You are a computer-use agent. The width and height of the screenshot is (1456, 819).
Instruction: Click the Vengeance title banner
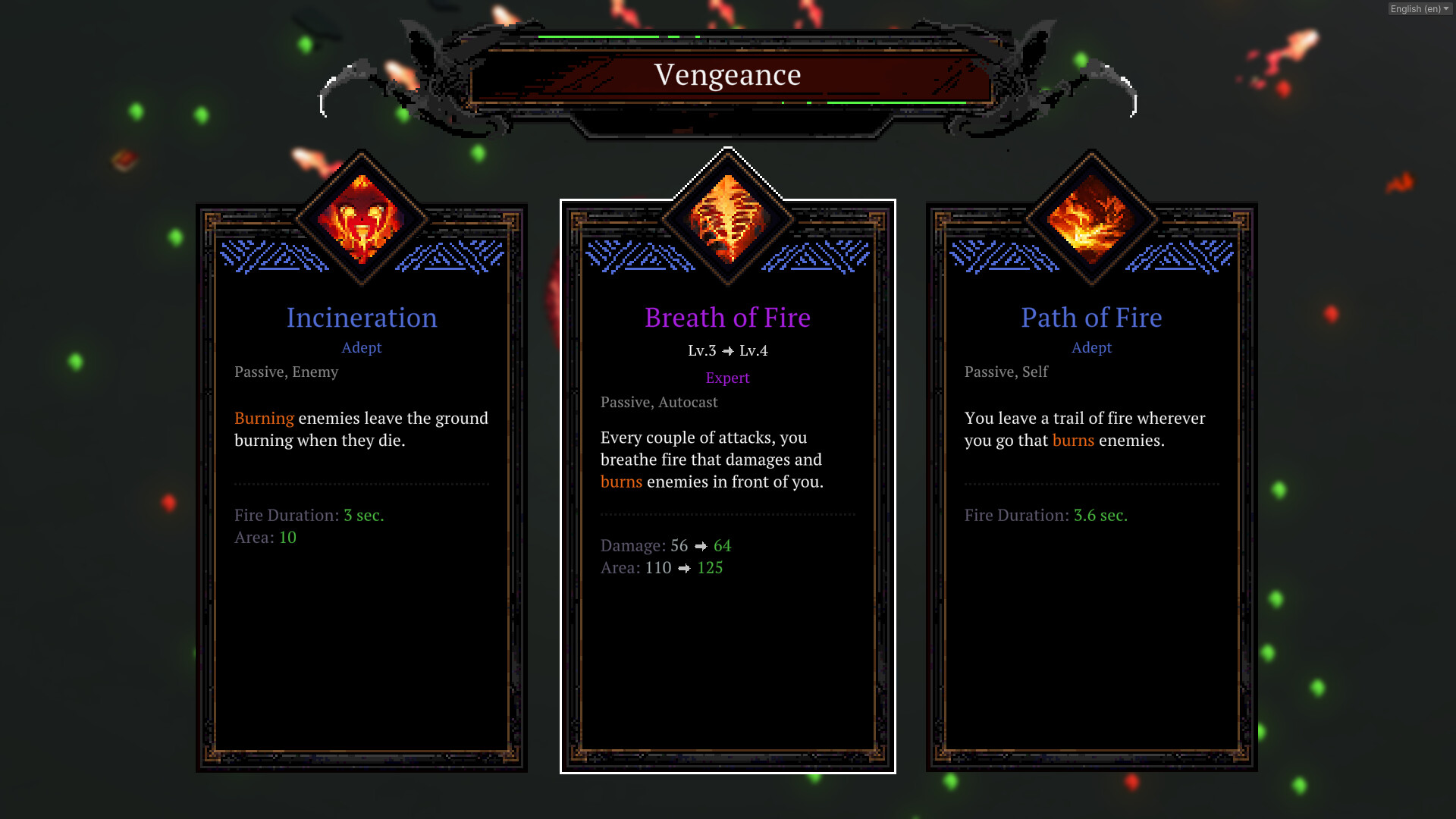(x=727, y=74)
